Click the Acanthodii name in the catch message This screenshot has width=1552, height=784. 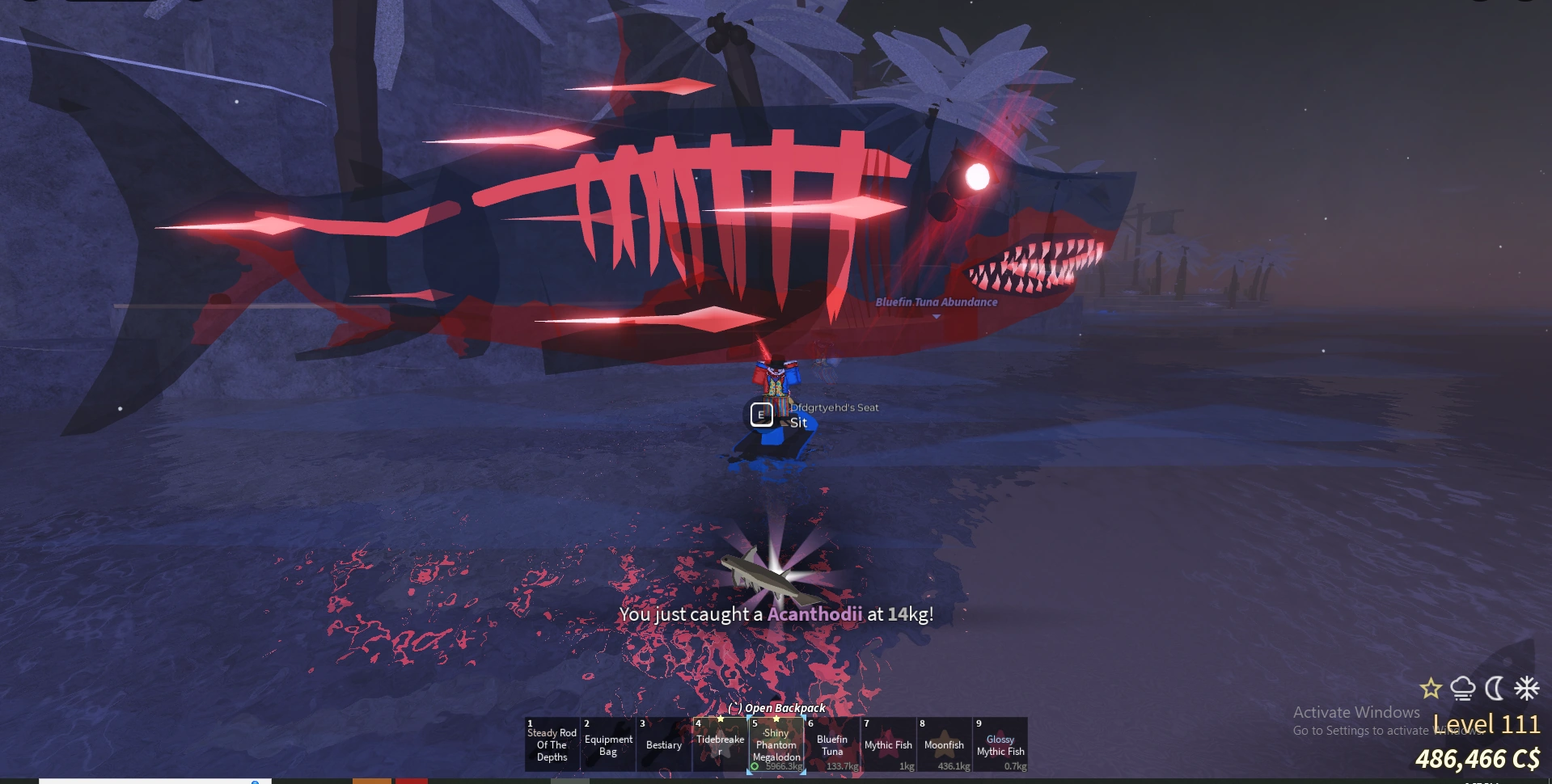point(816,614)
